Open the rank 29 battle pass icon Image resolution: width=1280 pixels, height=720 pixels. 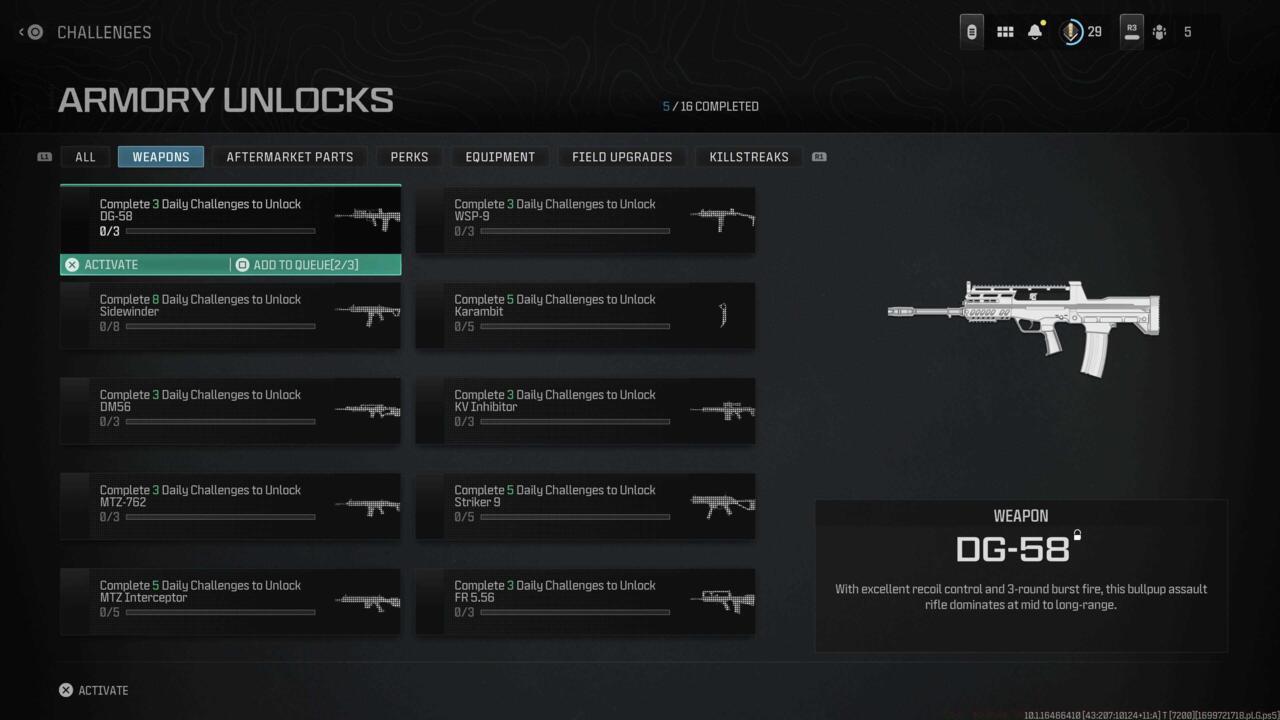click(1072, 31)
